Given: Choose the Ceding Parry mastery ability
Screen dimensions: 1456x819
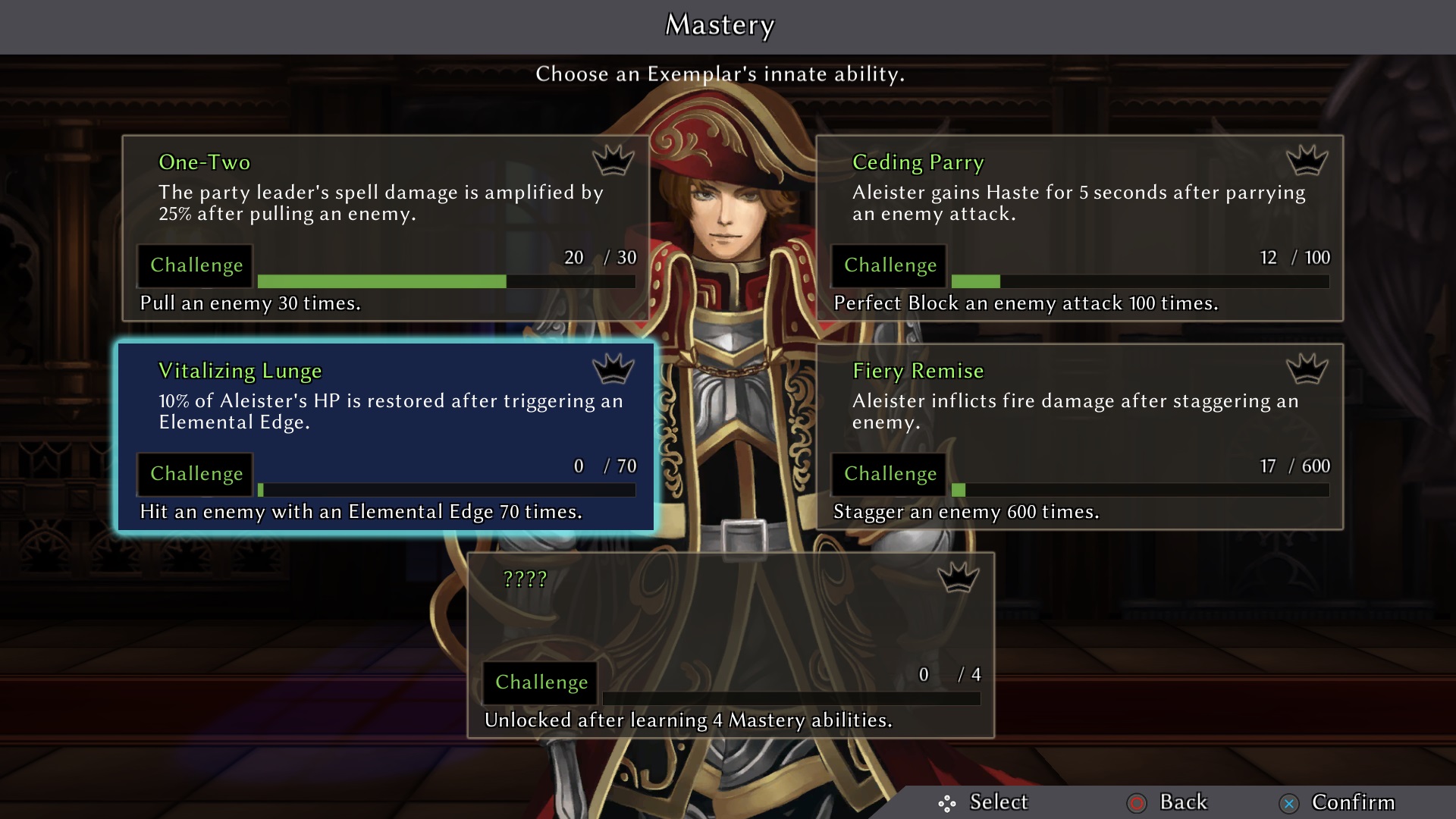Looking at the screenshot, I should click(1079, 227).
